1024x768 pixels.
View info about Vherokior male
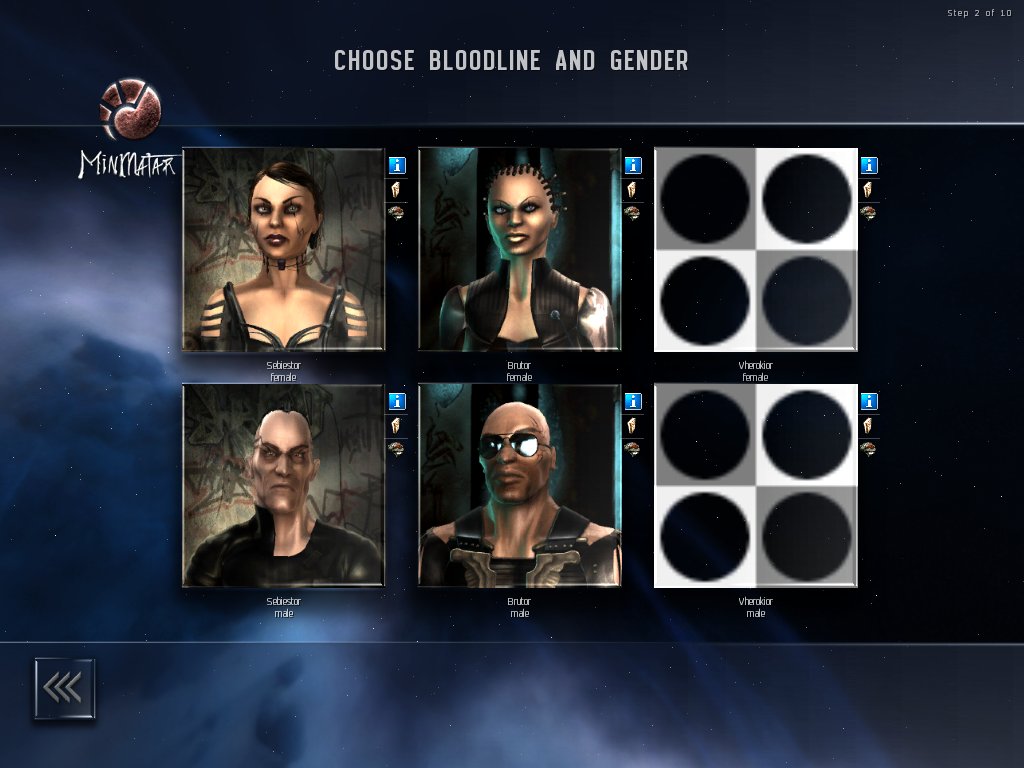869,401
